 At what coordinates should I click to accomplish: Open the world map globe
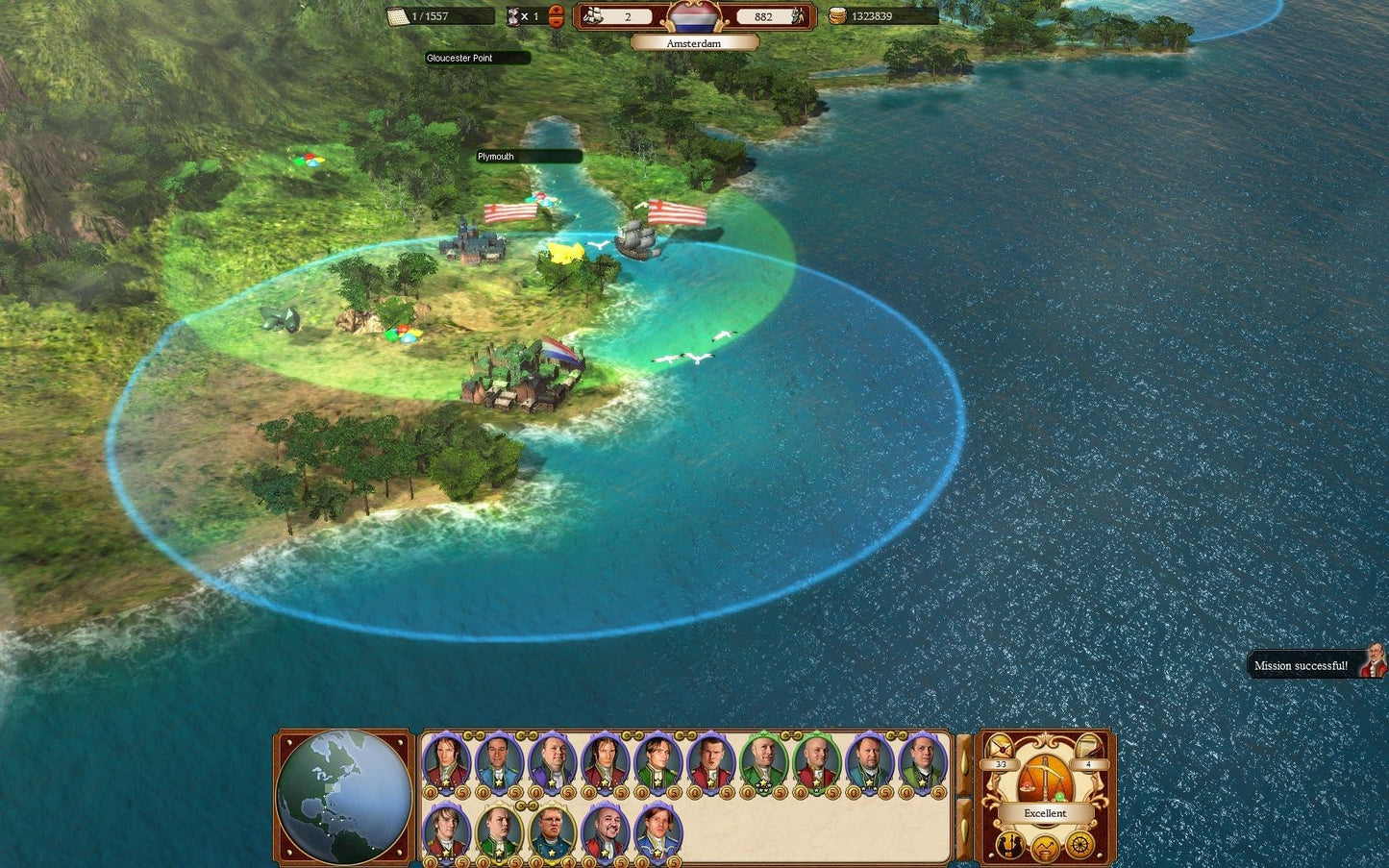pyautogui.click(x=342, y=795)
